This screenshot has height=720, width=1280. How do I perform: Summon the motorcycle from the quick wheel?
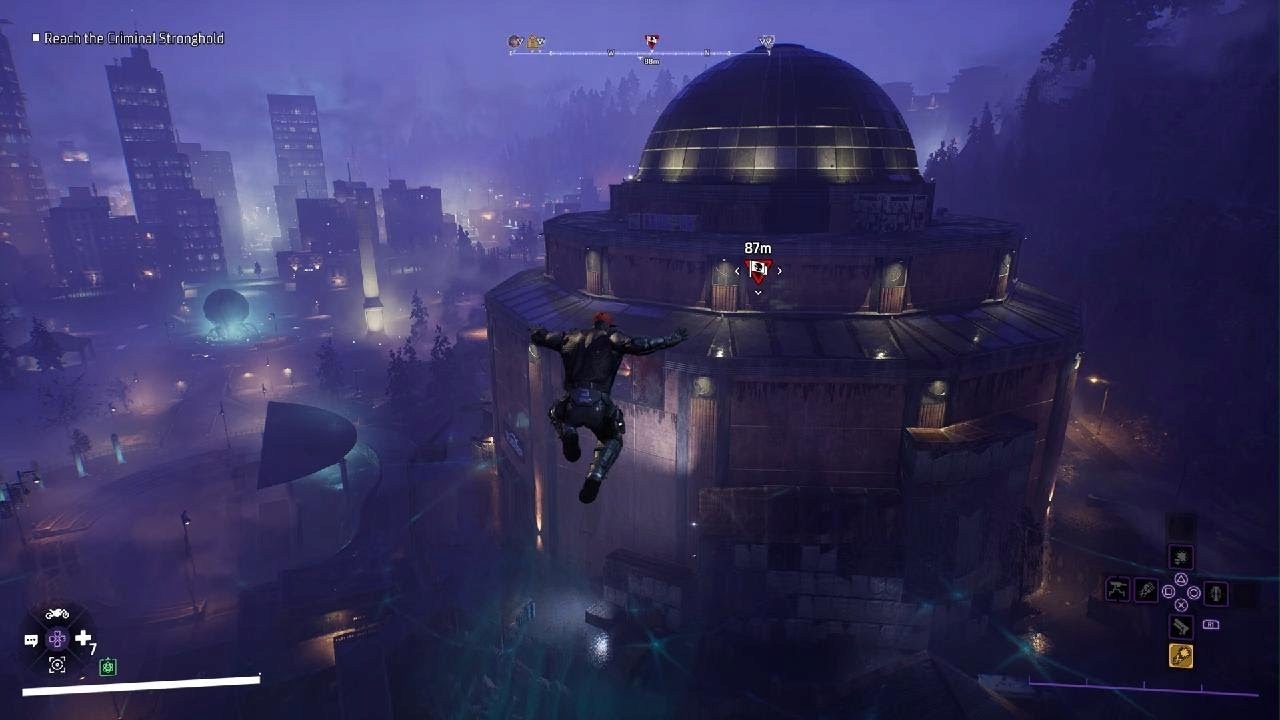[x=57, y=613]
